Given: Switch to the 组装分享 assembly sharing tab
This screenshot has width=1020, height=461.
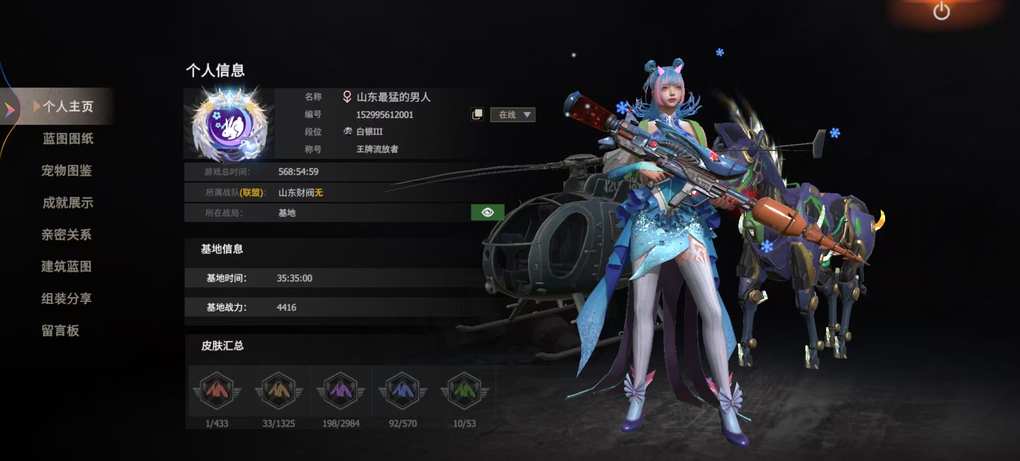Looking at the screenshot, I should pos(67,298).
